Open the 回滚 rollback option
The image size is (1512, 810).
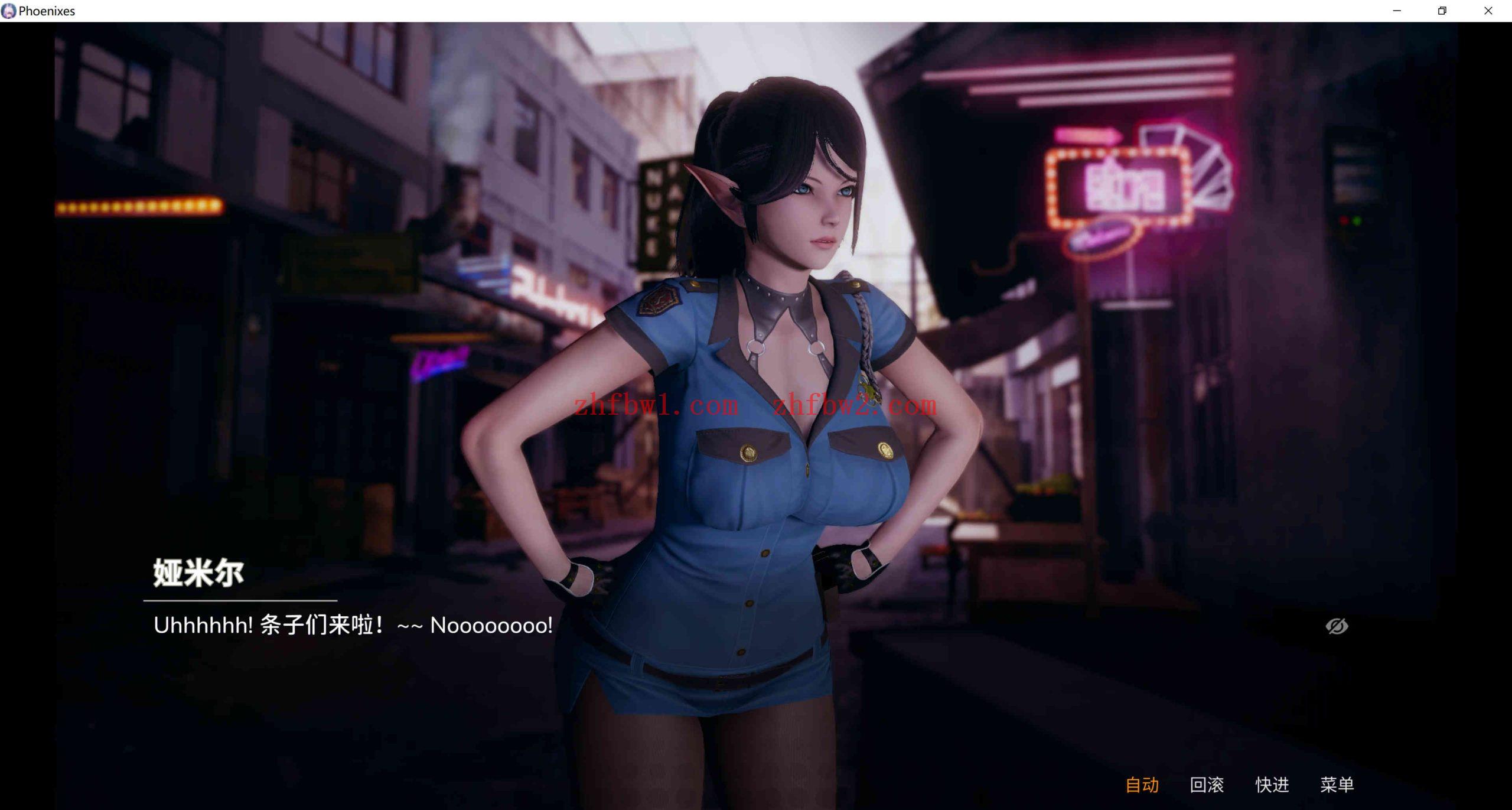[x=1207, y=785]
